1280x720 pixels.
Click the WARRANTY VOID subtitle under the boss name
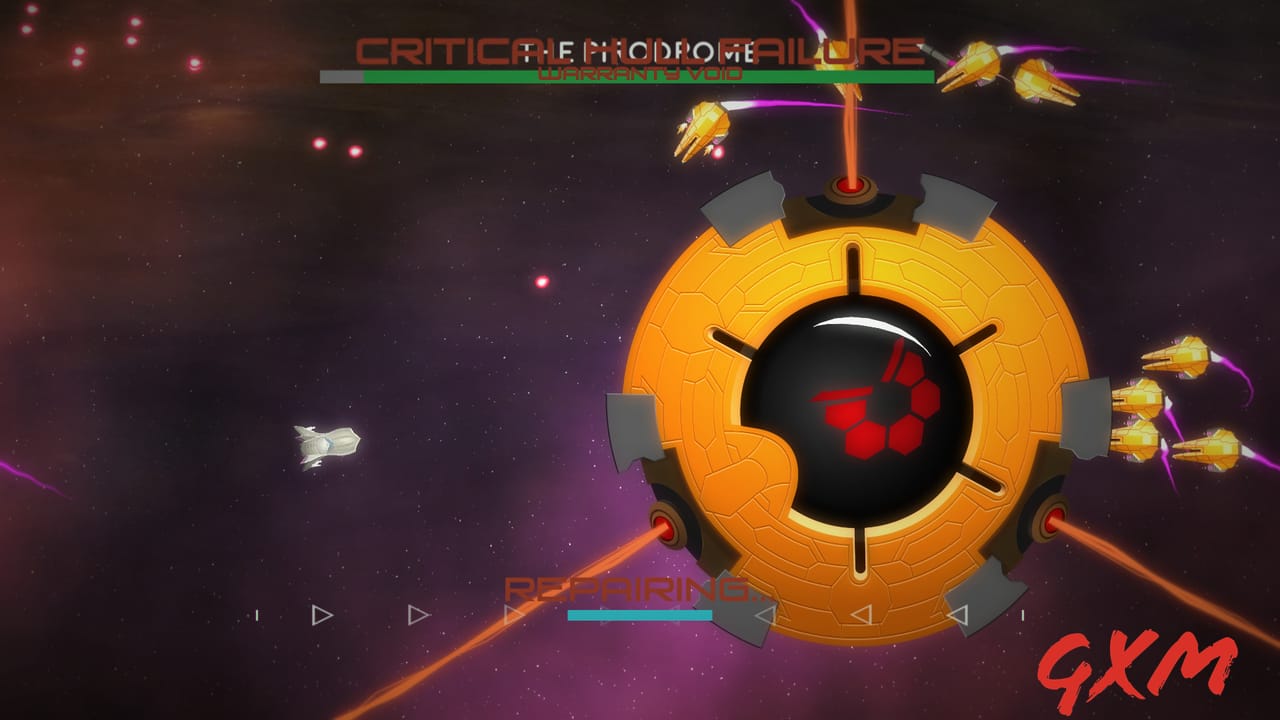click(640, 72)
